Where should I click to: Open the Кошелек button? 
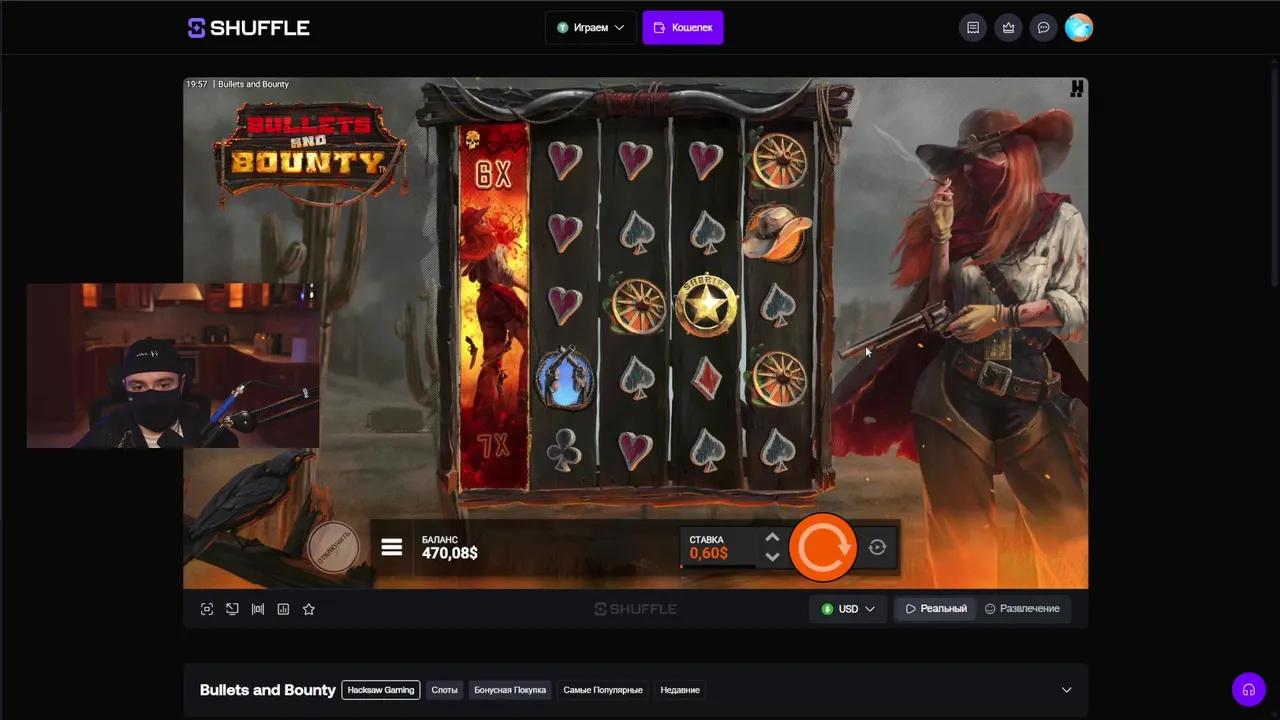click(683, 27)
